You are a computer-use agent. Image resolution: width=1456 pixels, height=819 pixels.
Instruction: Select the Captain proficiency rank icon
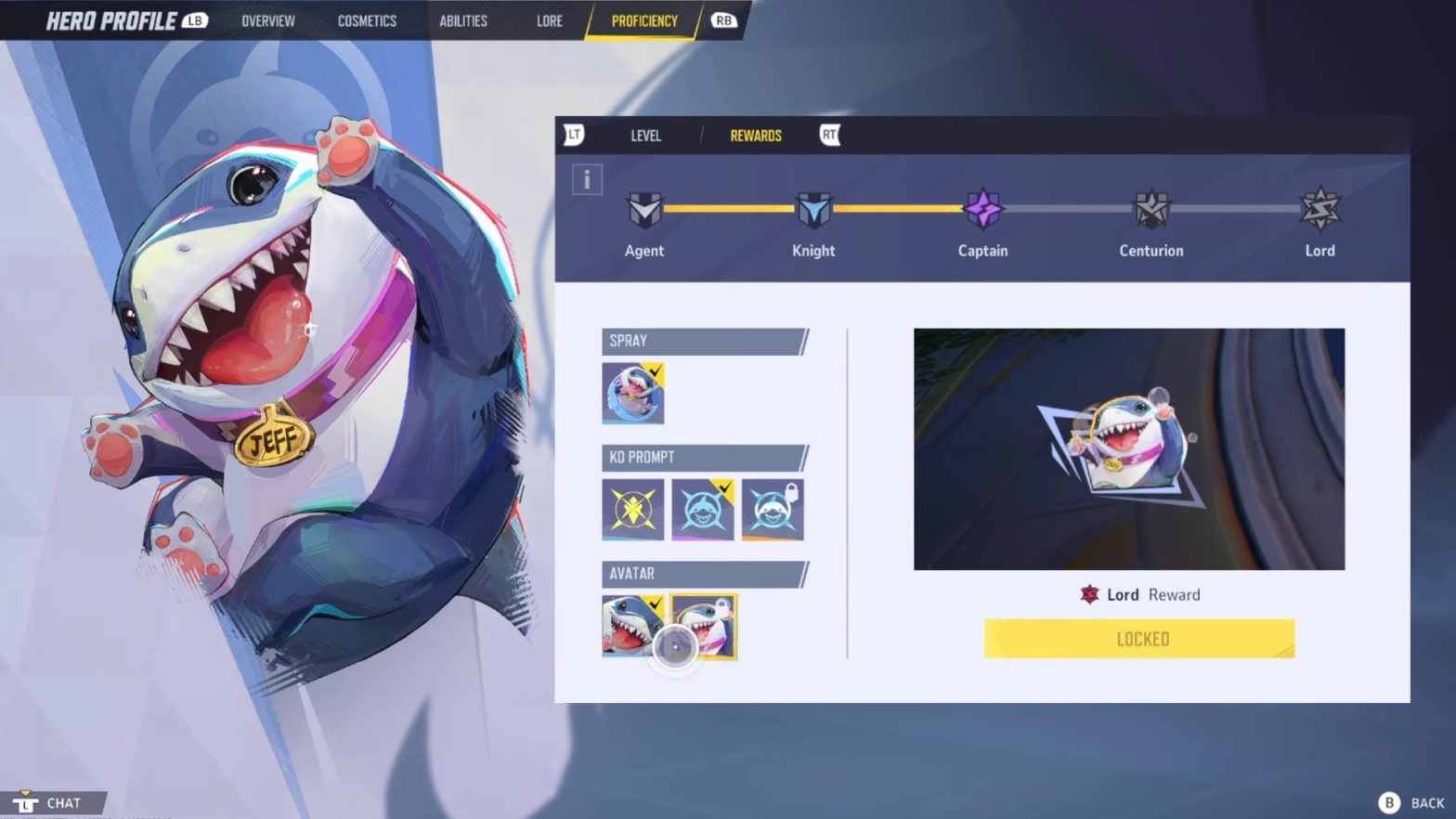982,209
